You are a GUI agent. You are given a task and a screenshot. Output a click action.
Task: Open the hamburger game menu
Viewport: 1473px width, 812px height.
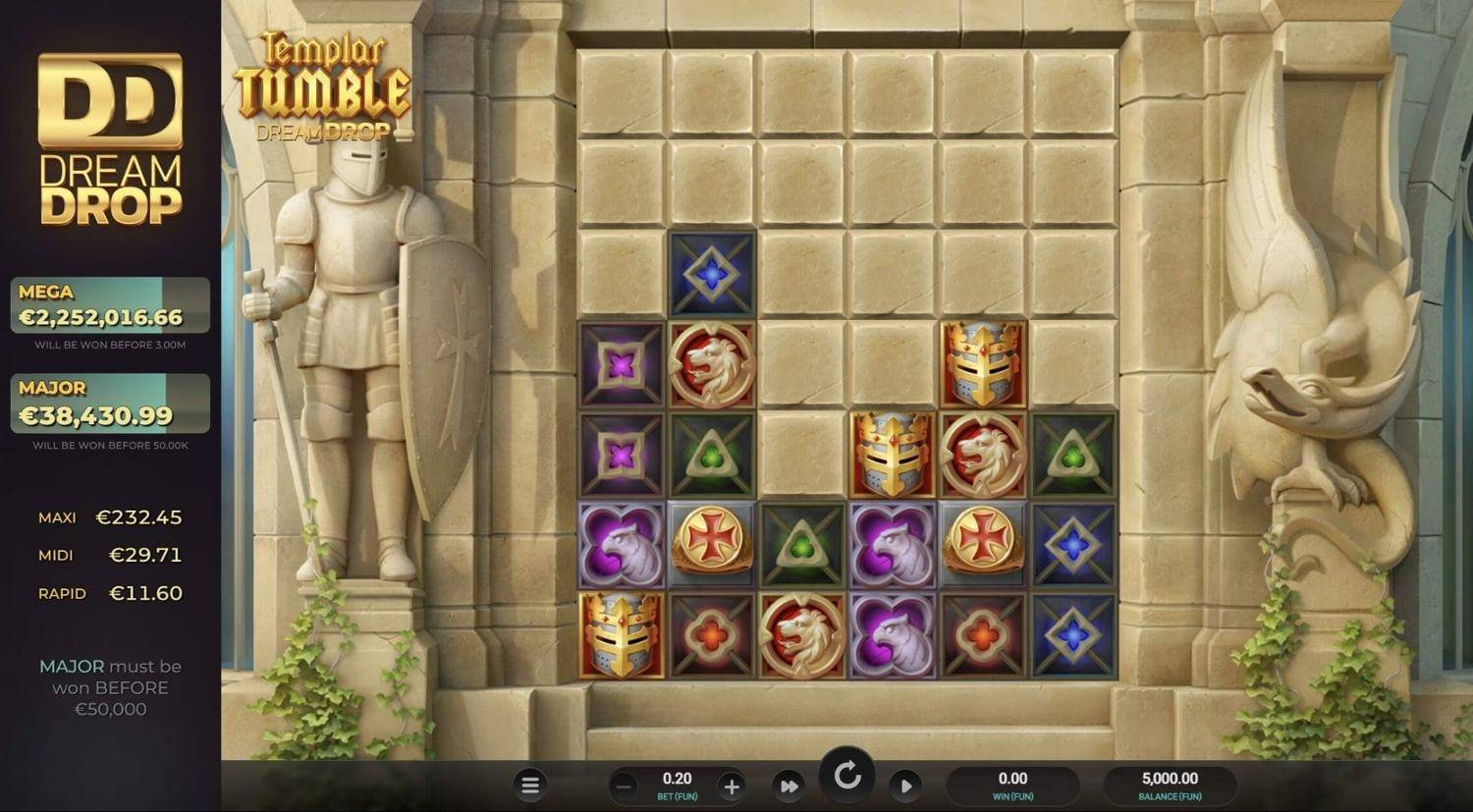530,785
